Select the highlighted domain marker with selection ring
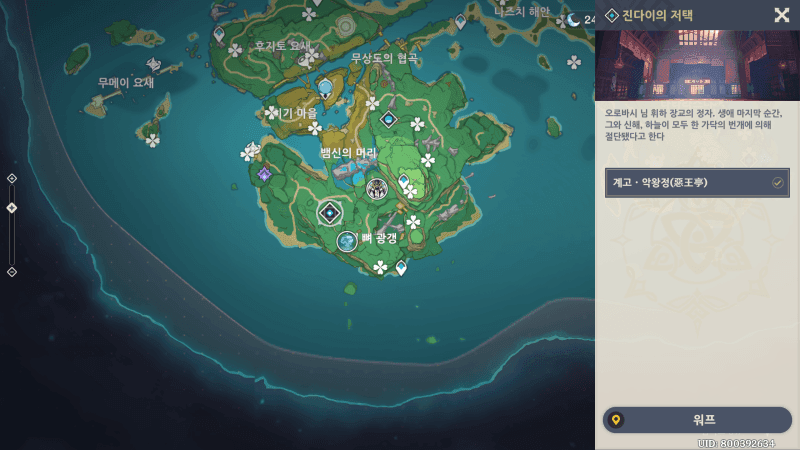This screenshot has height=450, width=800. tap(329, 212)
